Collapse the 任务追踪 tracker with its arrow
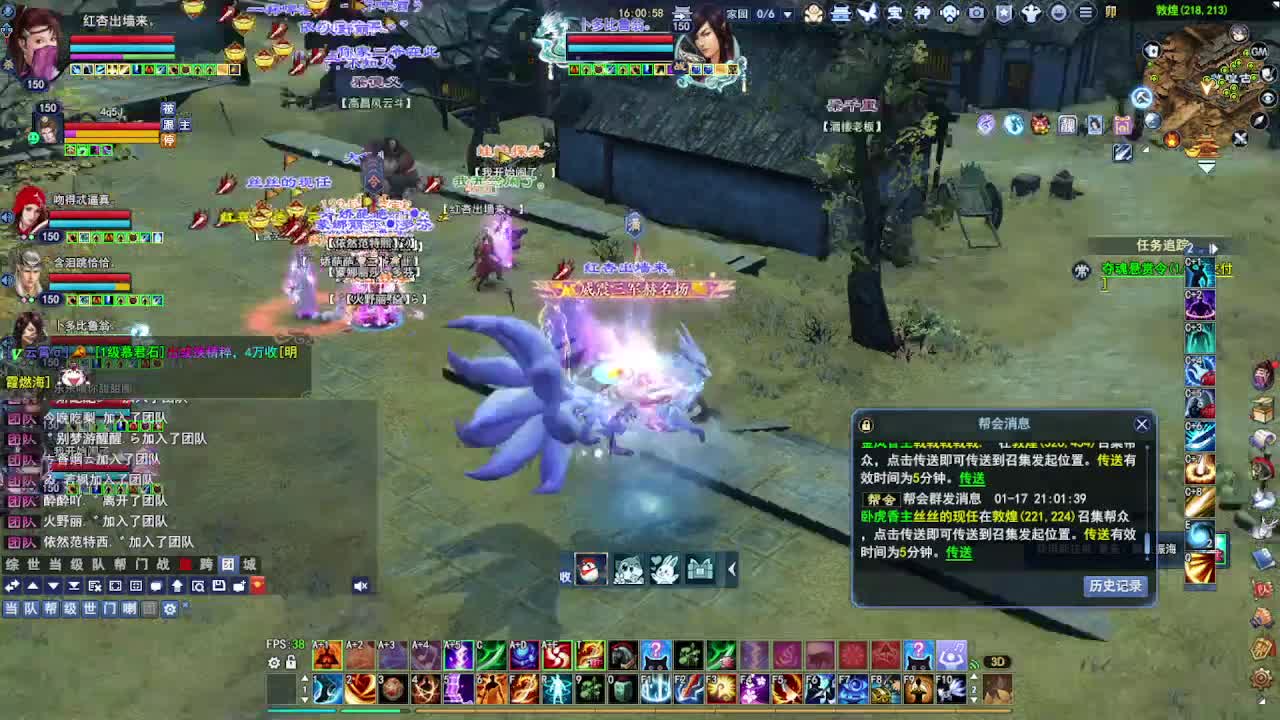1280x720 pixels. tap(1214, 247)
